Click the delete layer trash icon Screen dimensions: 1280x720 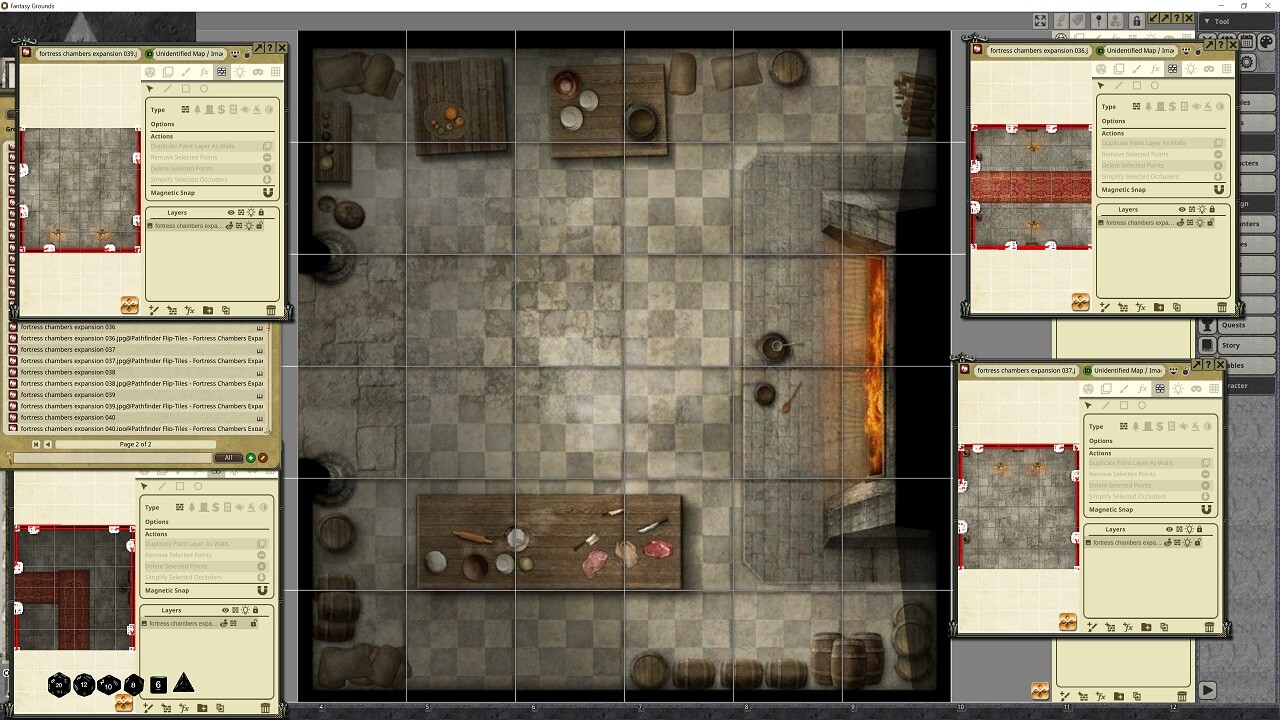[271, 310]
